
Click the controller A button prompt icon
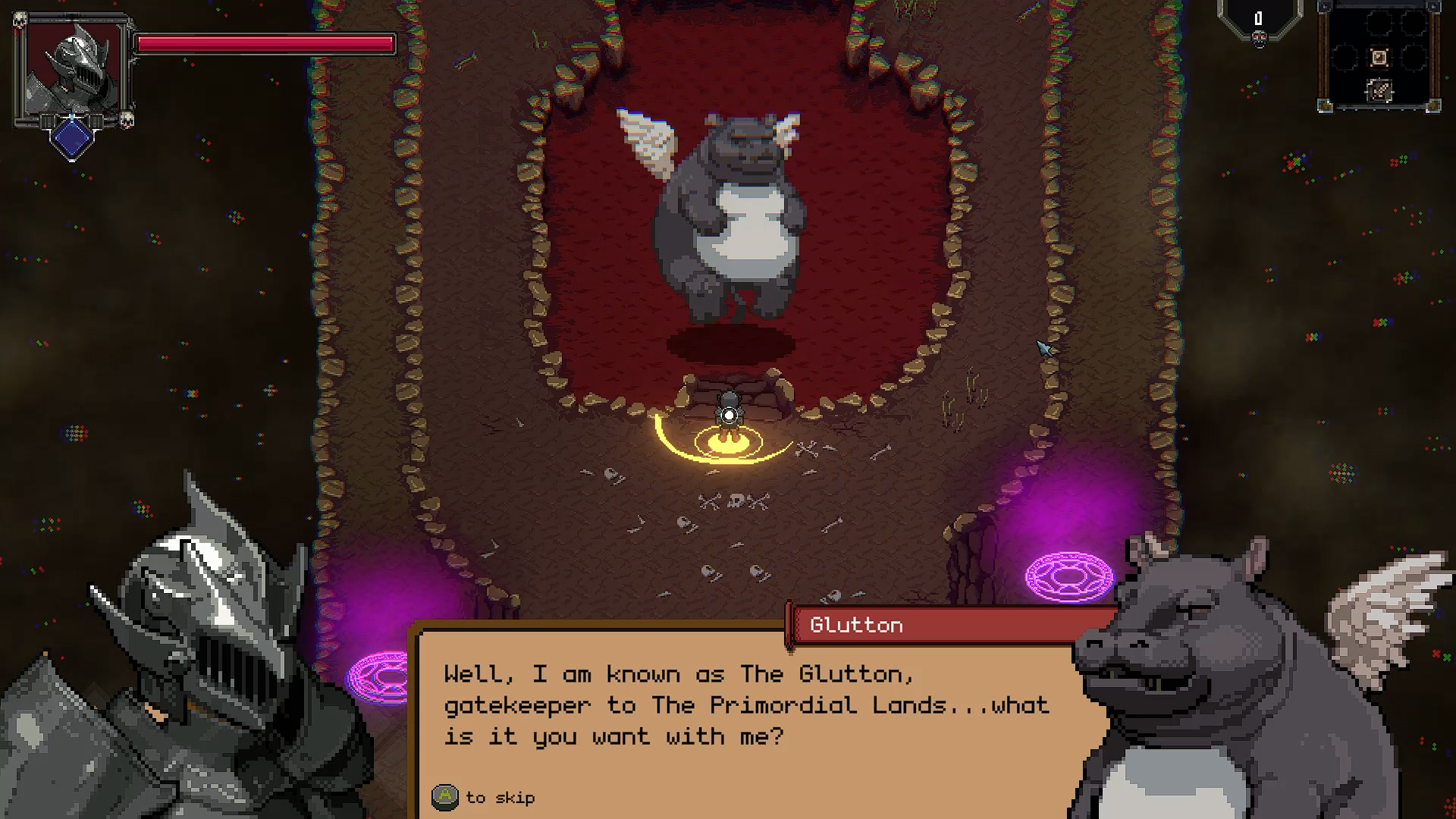(x=446, y=797)
